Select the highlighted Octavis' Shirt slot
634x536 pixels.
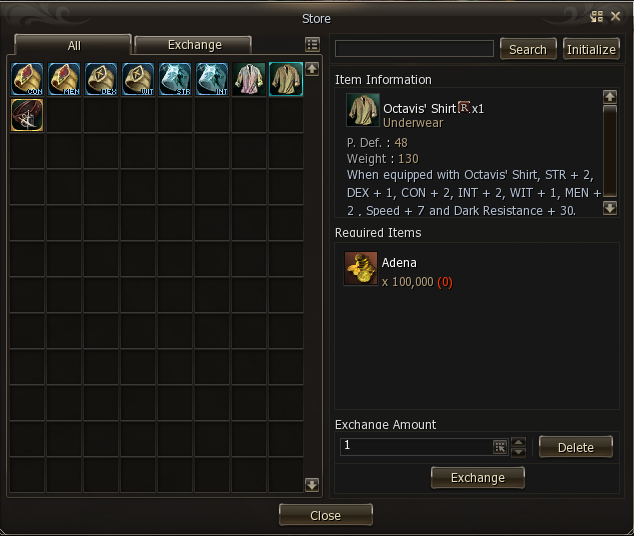click(286, 78)
